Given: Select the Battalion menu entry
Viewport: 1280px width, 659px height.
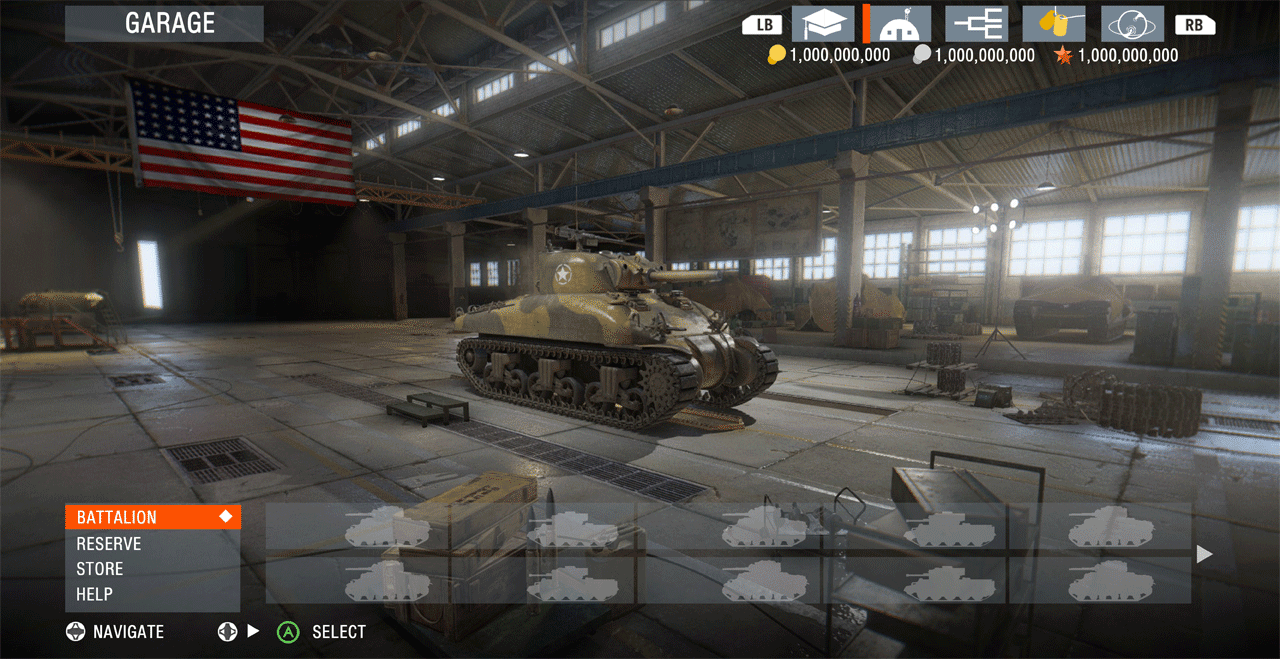Looking at the screenshot, I should tap(152, 517).
